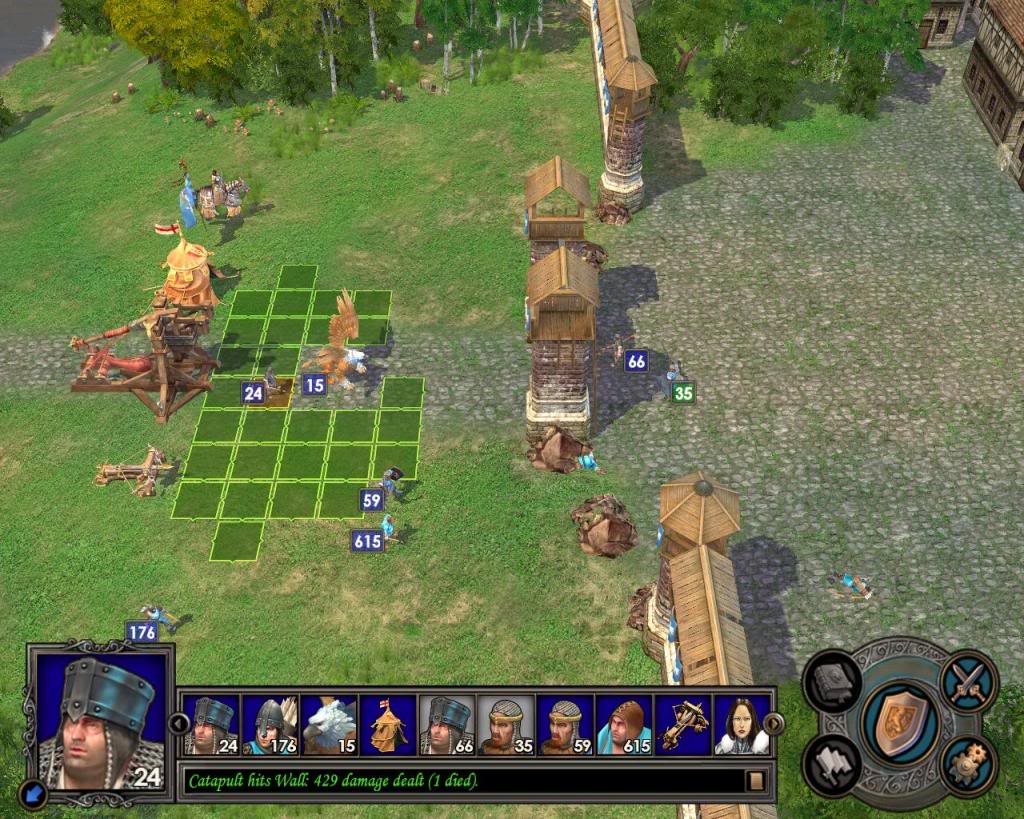Select the squire stack of 176 in turn bar

click(270, 725)
